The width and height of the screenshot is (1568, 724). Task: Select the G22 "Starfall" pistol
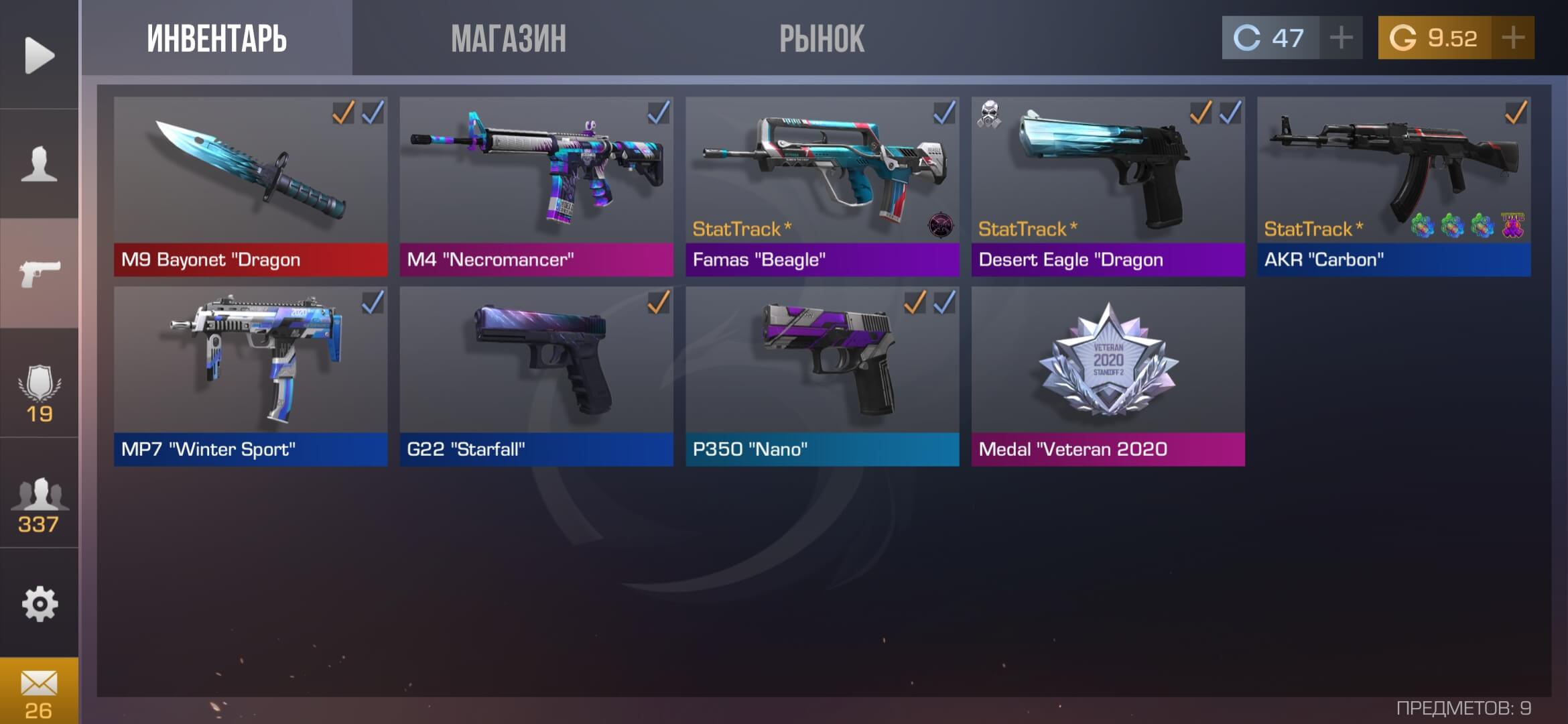[536, 376]
